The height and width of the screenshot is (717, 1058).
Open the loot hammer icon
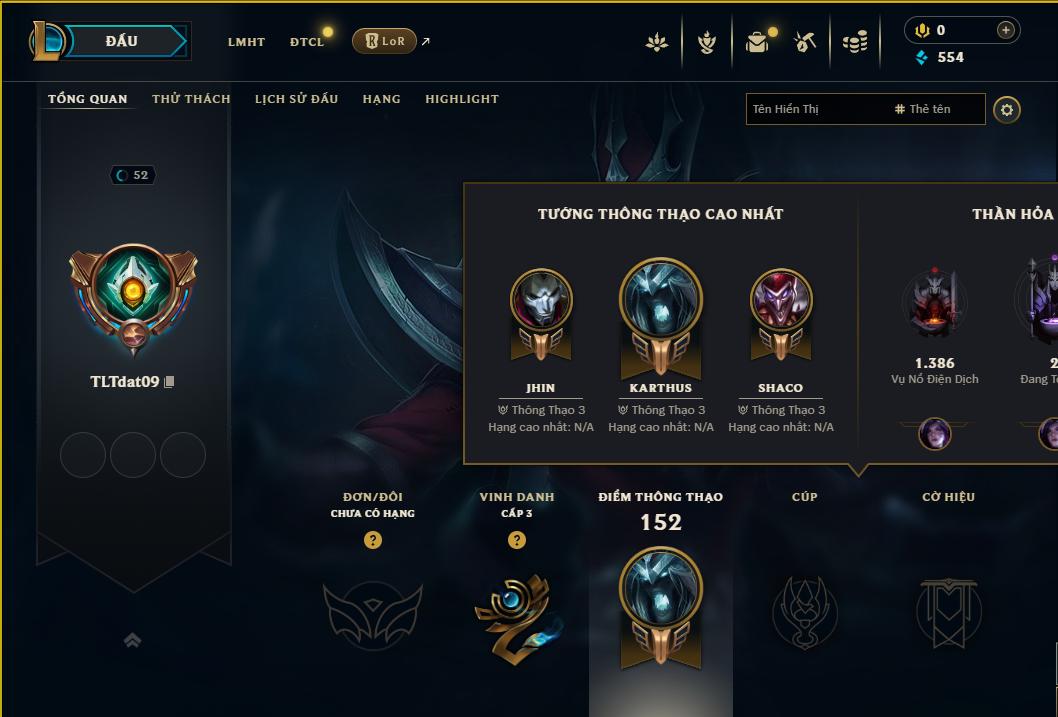tap(805, 42)
